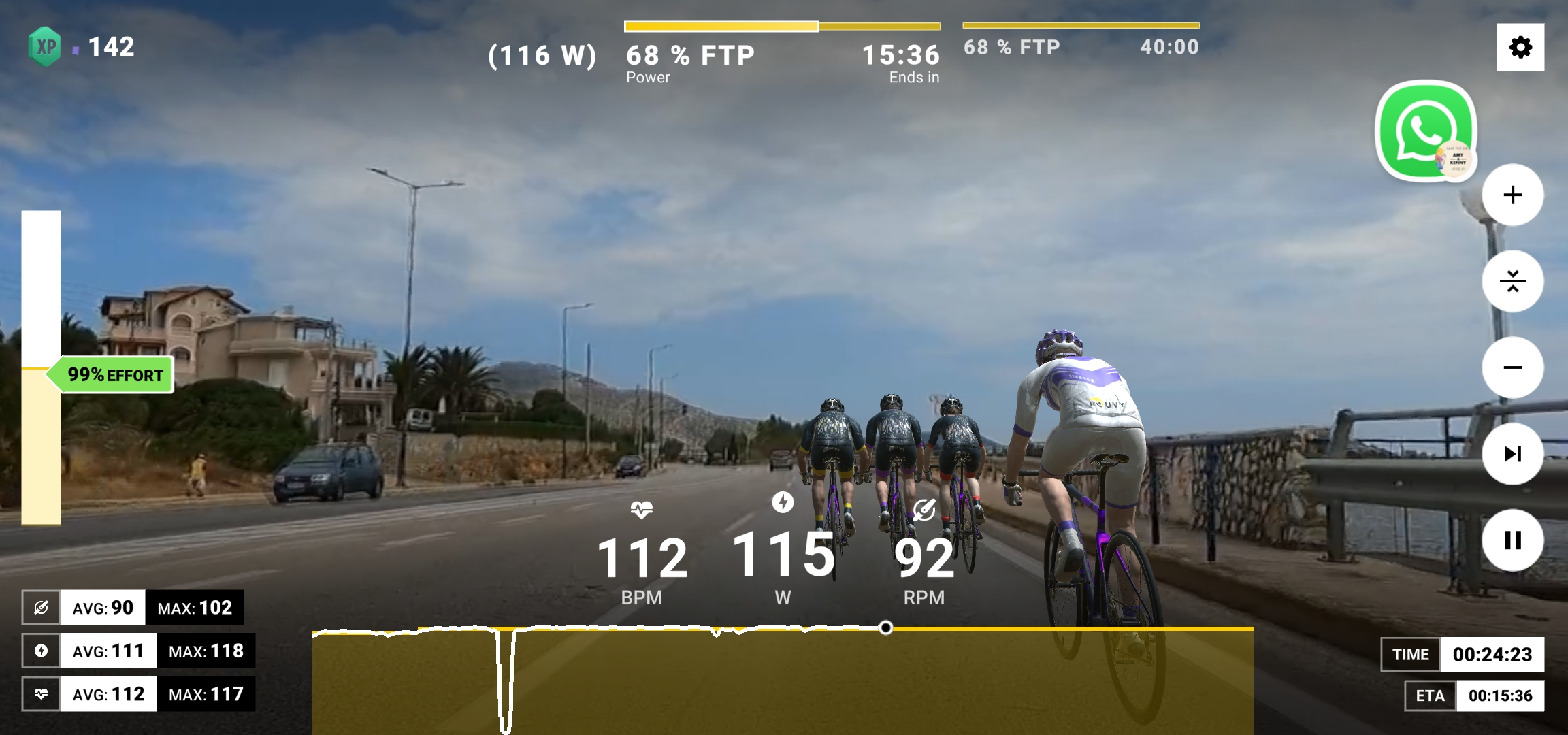Skip to the next workout interval
The image size is (1568, 735).
click(x=1512, y=454)
